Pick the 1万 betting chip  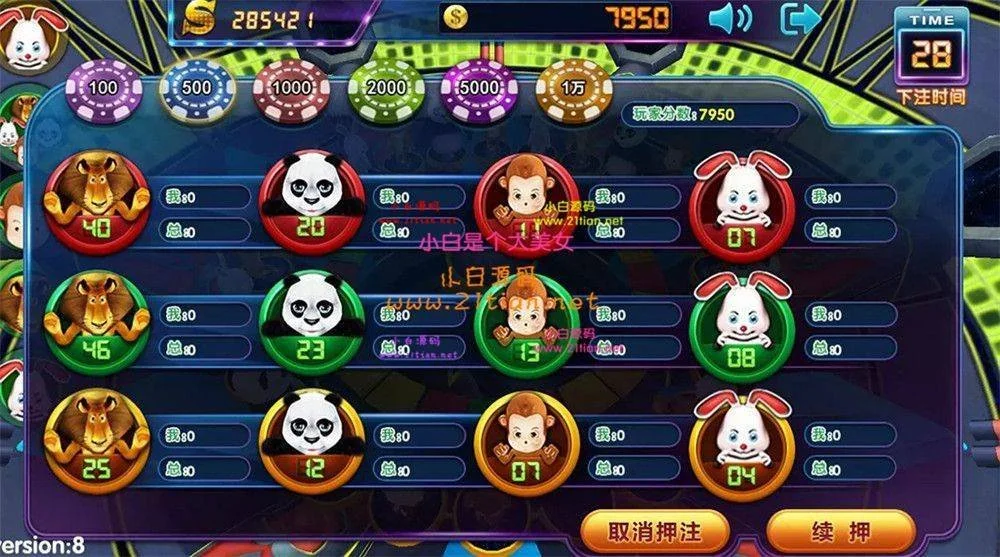pos(573,88)
